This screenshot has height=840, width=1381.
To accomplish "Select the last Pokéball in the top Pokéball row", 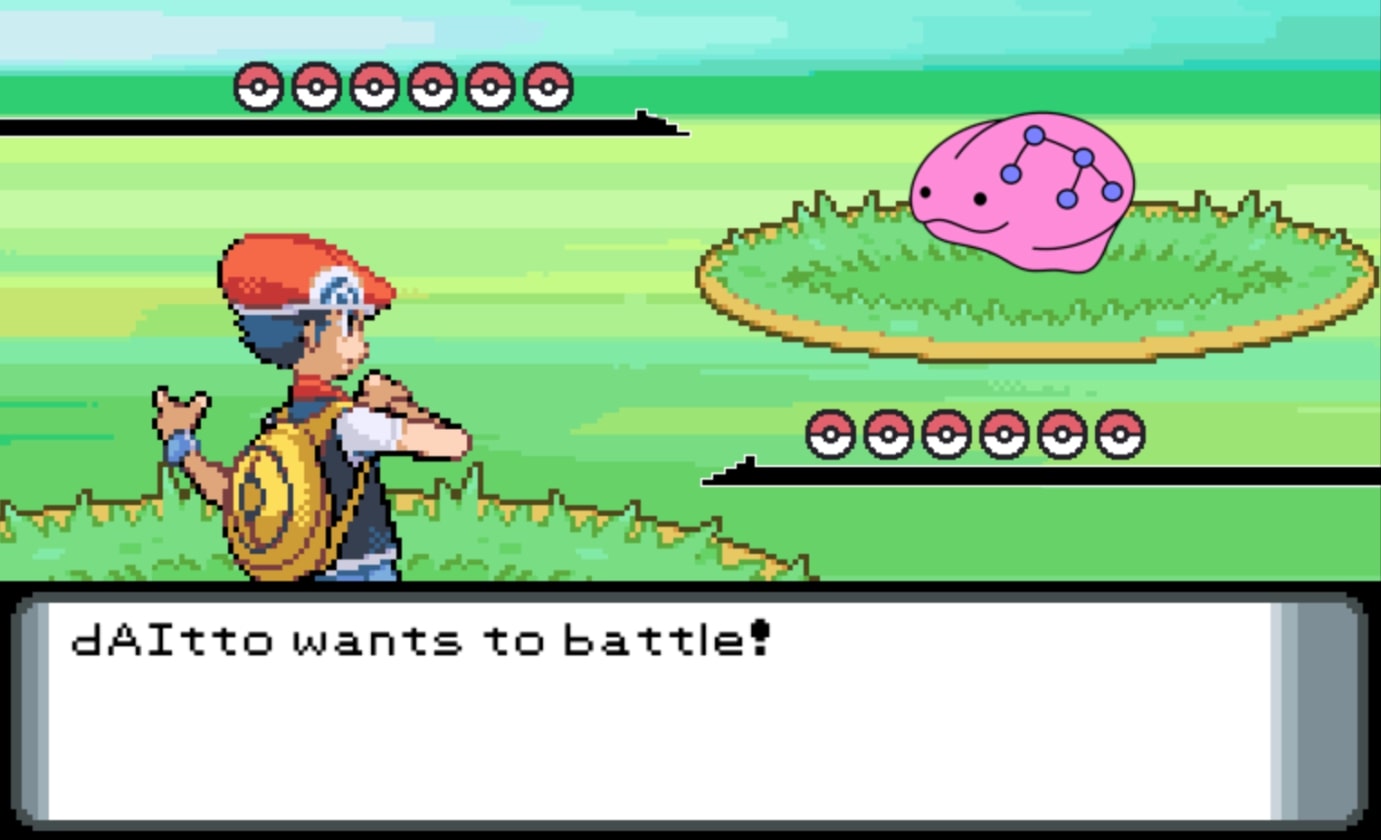I will point(547,86).
